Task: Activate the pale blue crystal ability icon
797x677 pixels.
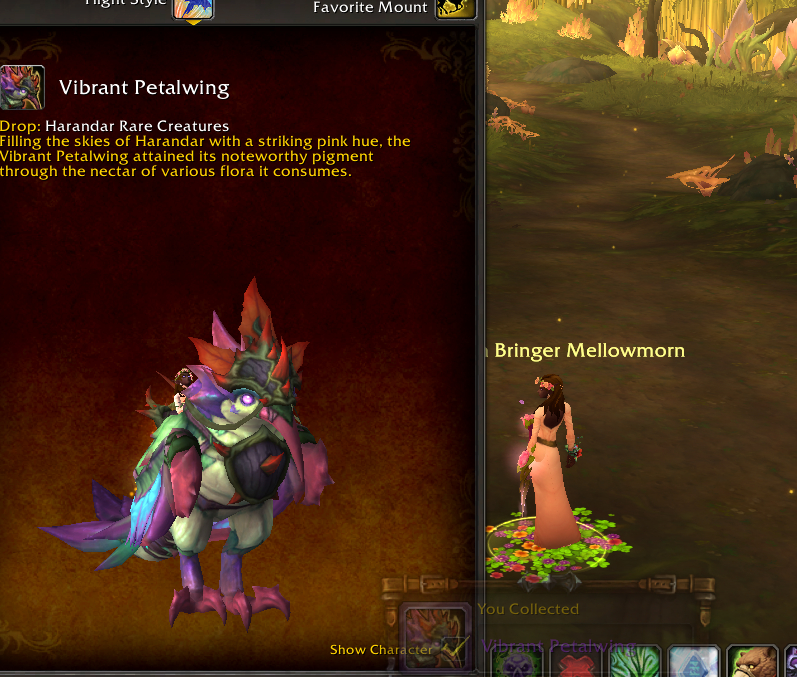Action: coord(693,664)
